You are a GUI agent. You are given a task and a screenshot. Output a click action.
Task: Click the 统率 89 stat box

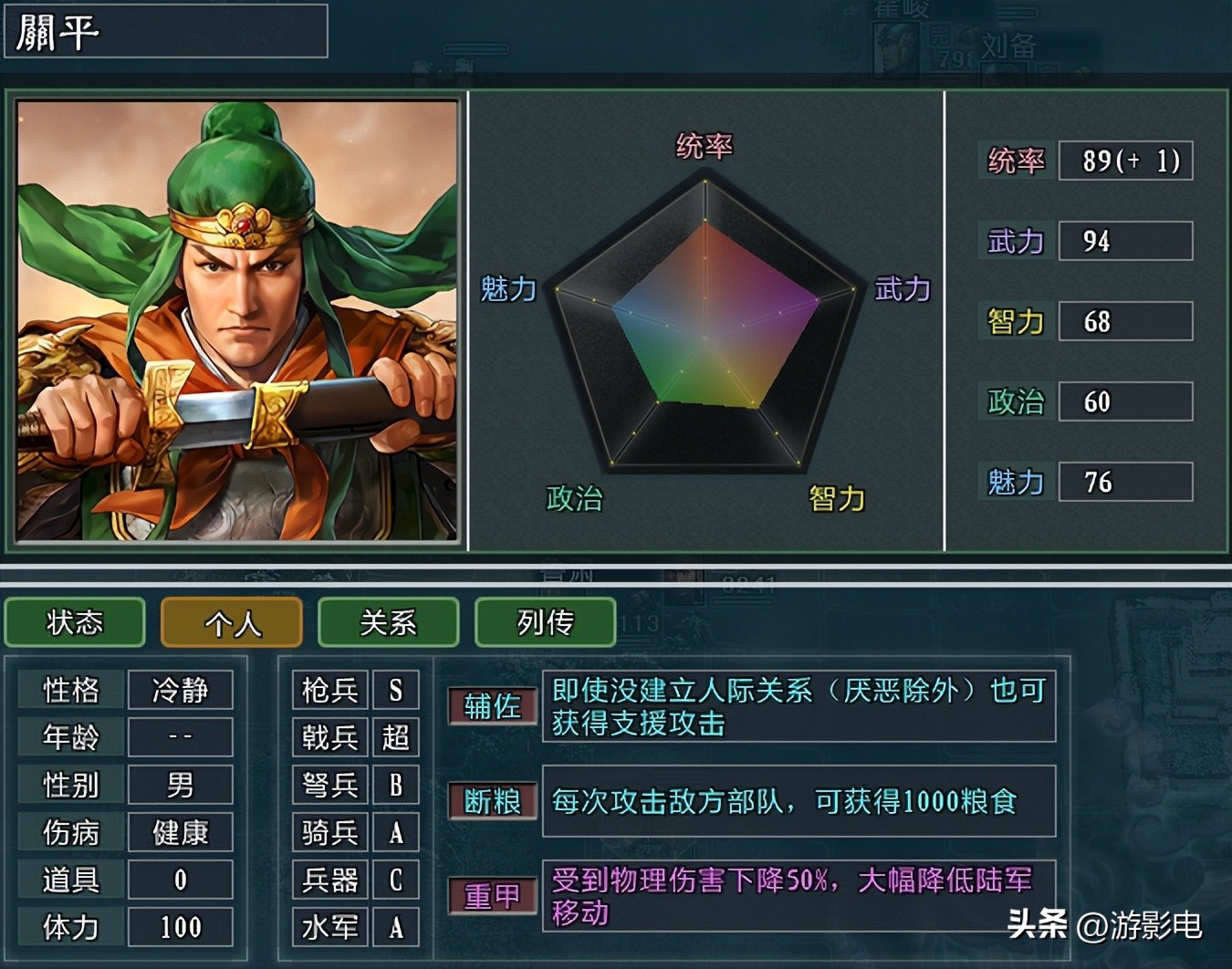point(1125,161)
